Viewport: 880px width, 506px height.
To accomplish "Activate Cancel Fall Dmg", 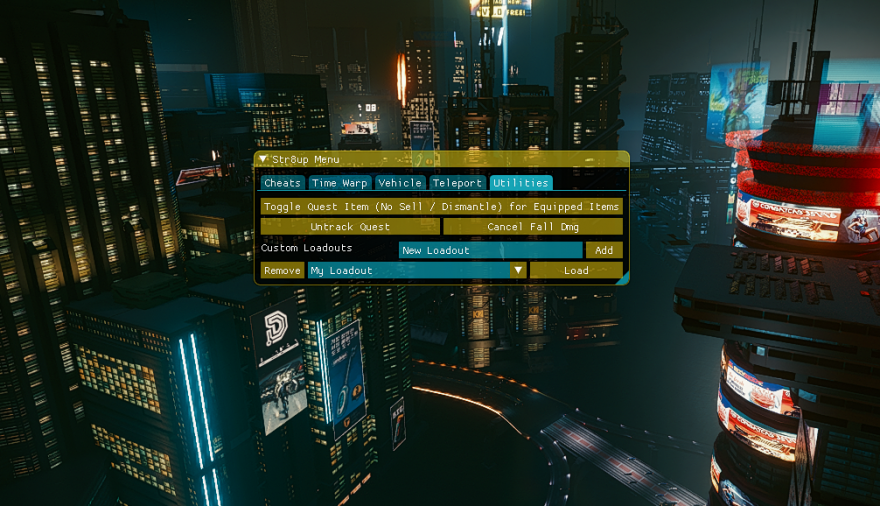I will (532, 227).
